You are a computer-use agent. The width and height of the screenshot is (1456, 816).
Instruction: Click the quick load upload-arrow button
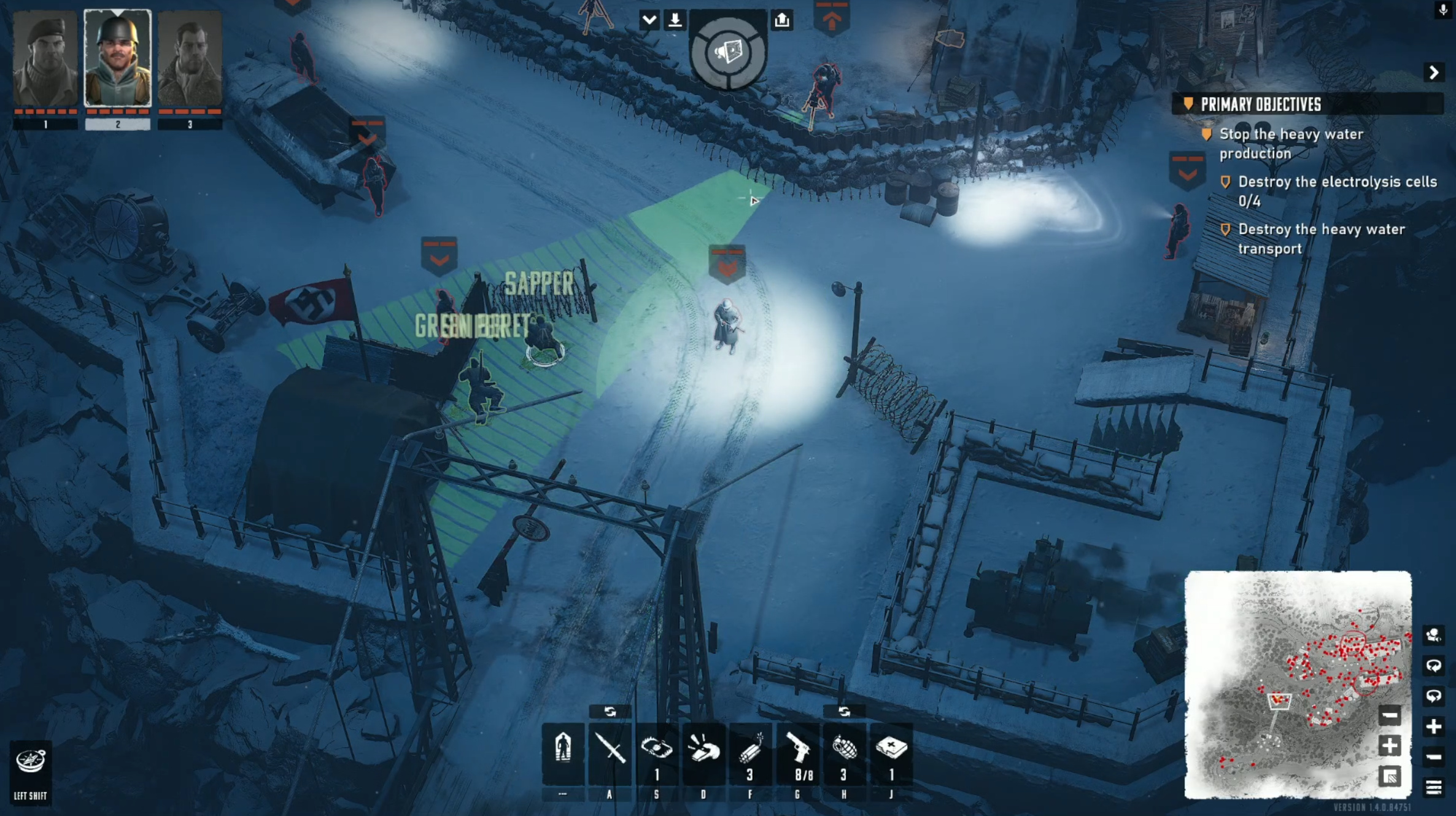[782, 20]
